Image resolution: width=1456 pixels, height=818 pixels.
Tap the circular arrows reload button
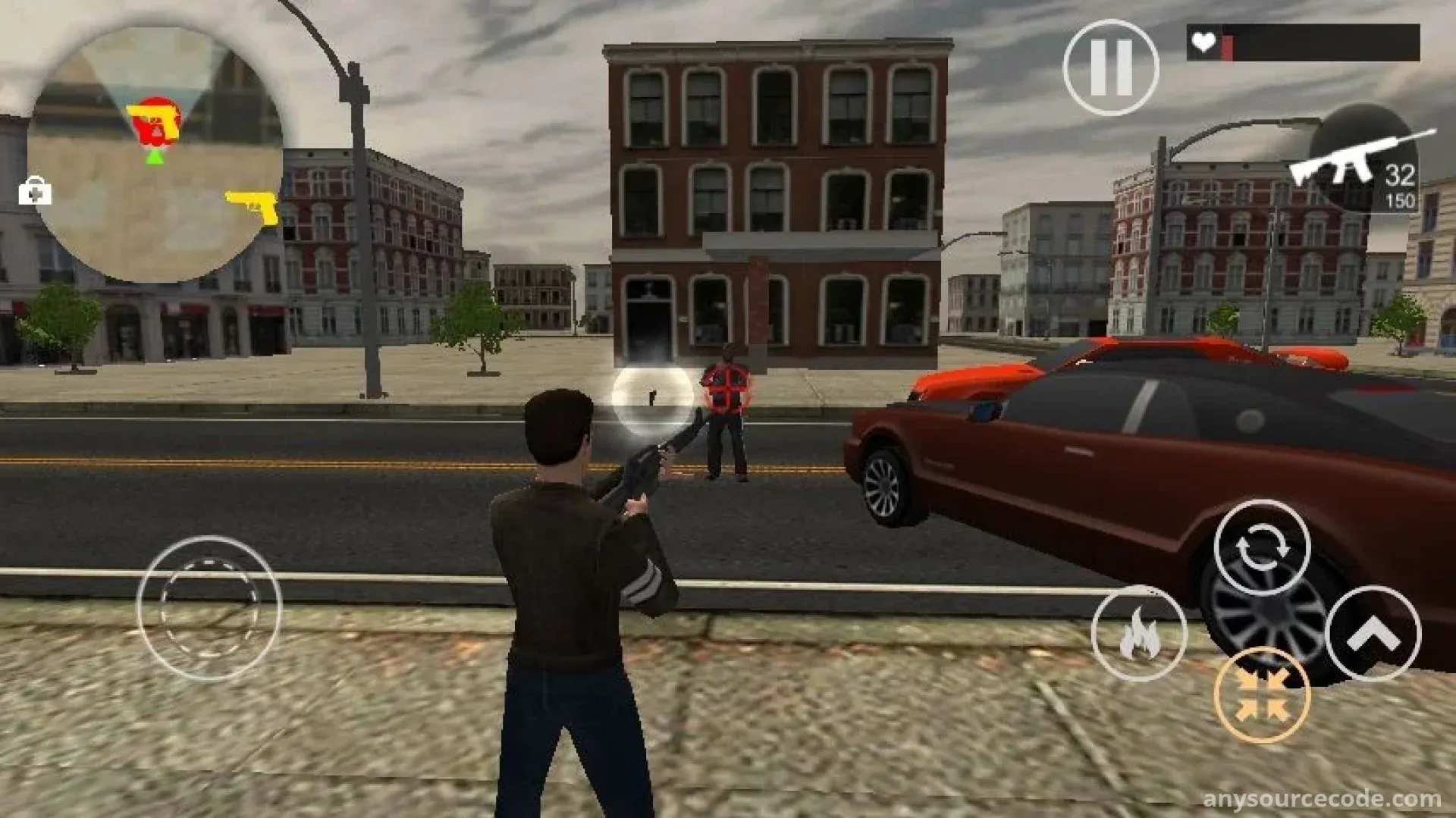tap(1262, 547)
